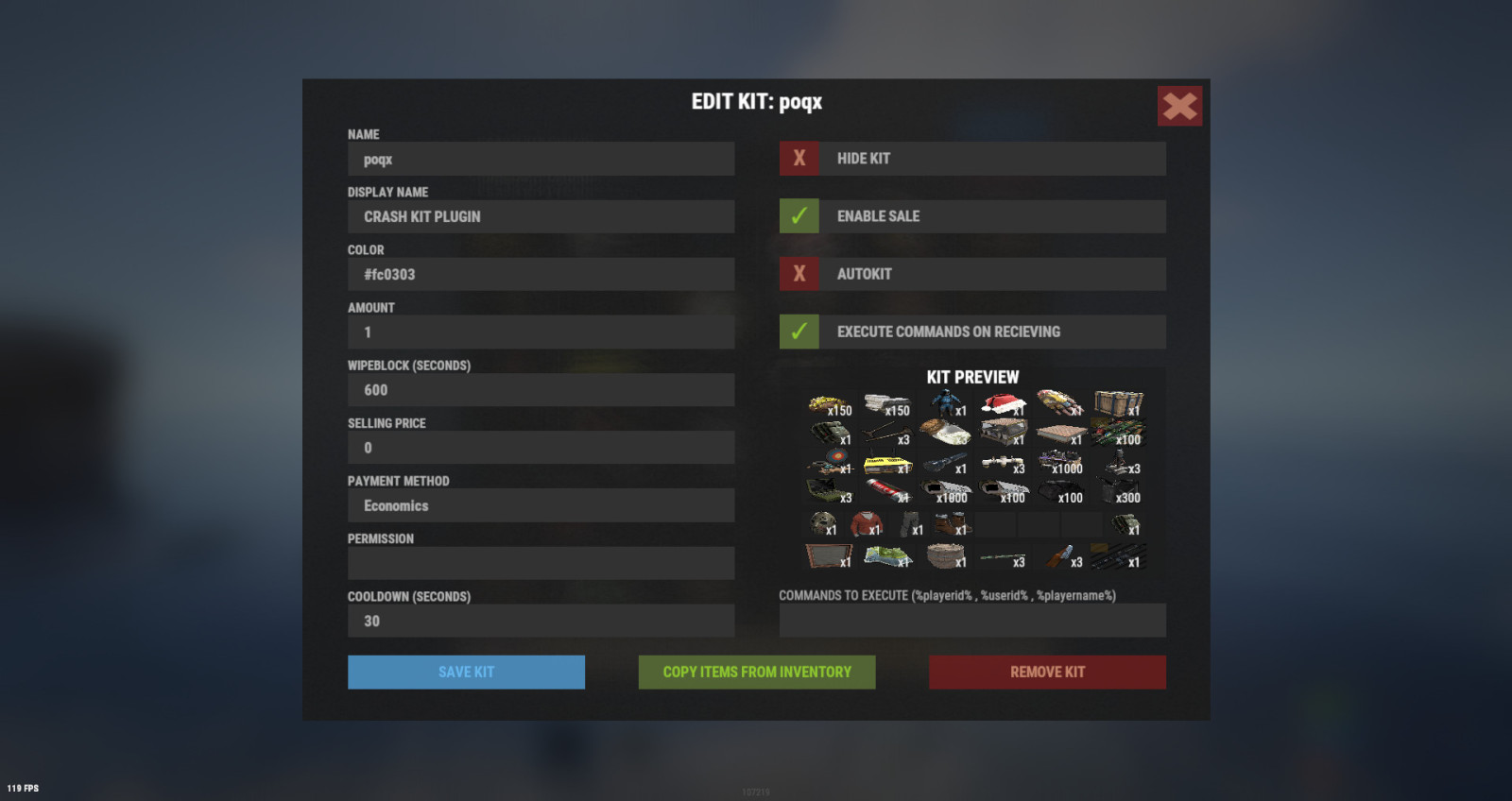
Task: Toggle the HIDE KIT option on
Action: pyautogui.click(x=799, y=158)
